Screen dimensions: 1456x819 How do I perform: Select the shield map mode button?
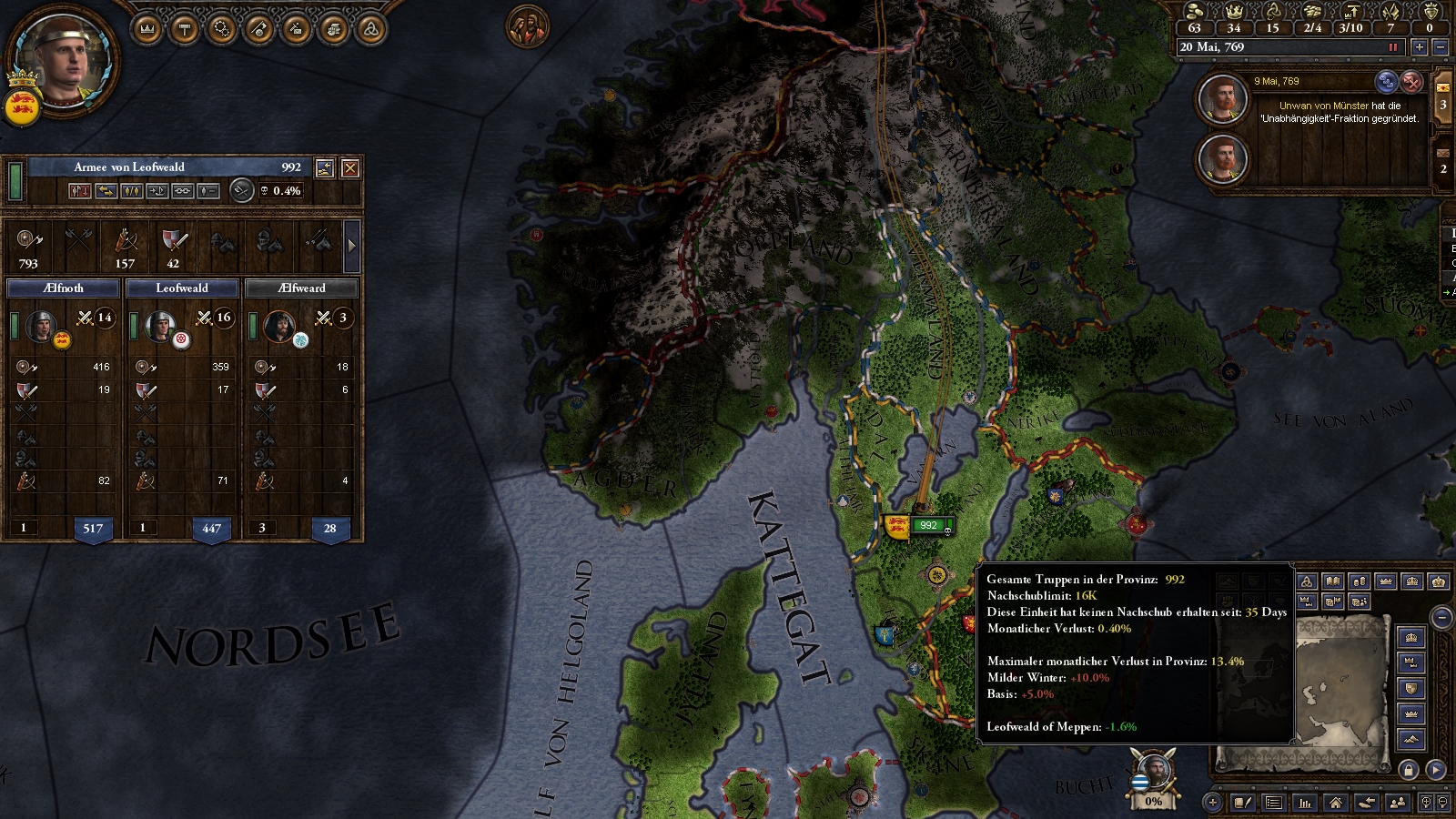coord(1411,688)
